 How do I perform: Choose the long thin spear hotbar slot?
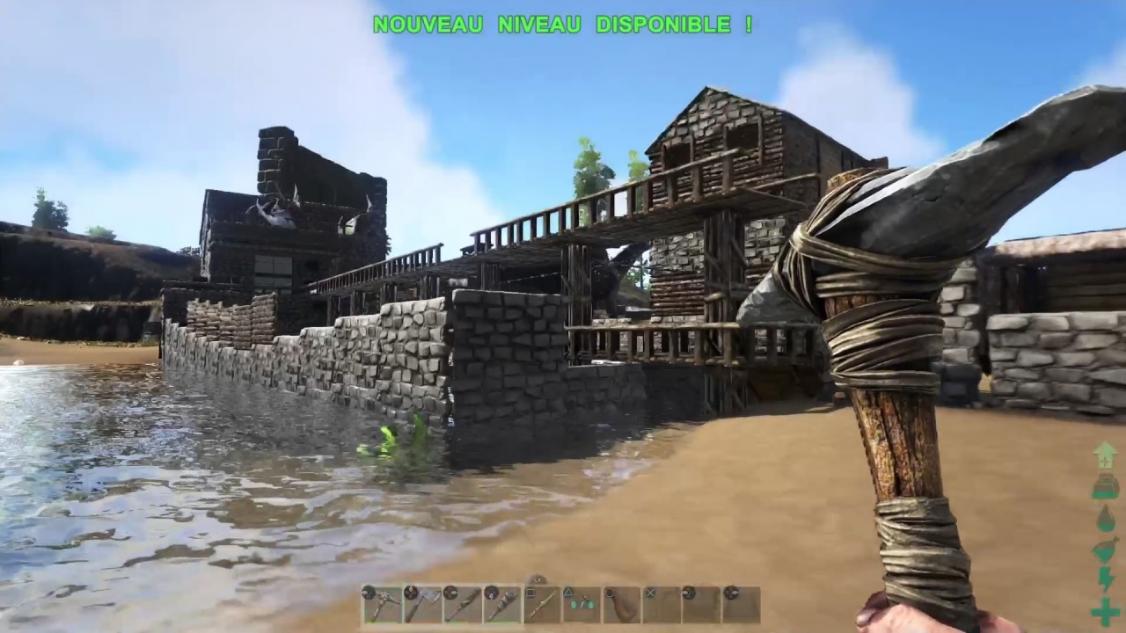[541, 605]
